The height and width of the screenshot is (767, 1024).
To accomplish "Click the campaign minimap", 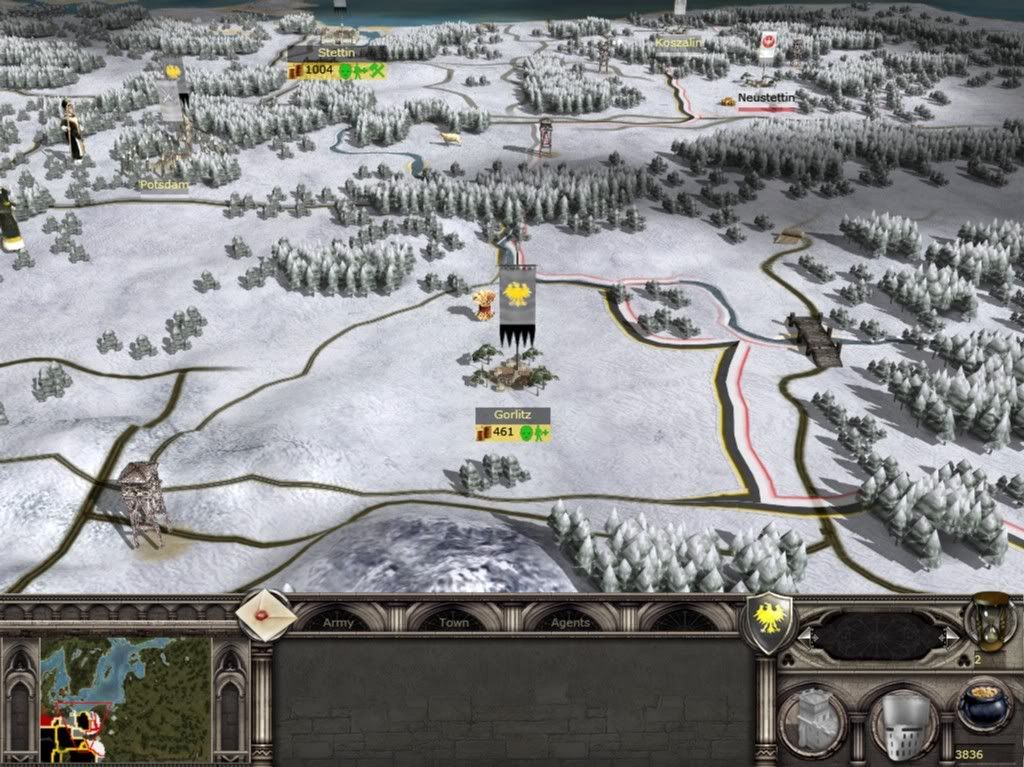I will tap(126, 699).
